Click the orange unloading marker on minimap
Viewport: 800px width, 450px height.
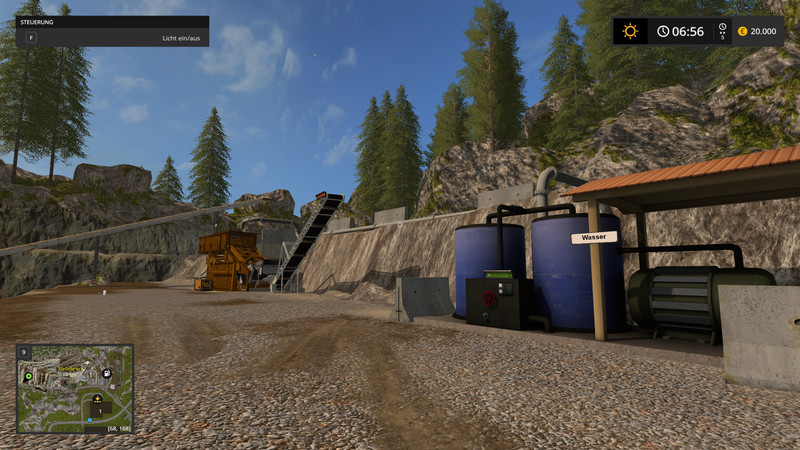pyautogui.click(x=97, y=399)
